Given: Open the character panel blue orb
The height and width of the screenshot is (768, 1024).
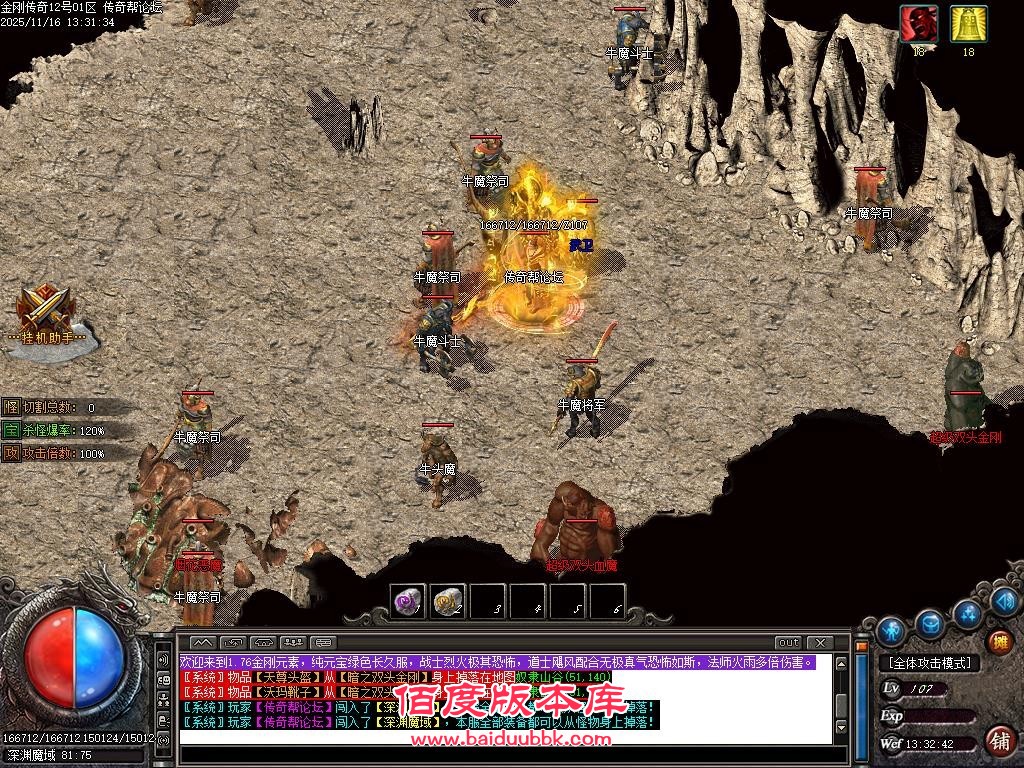Looking at the screenshot, I should click(x=890, y=632).
